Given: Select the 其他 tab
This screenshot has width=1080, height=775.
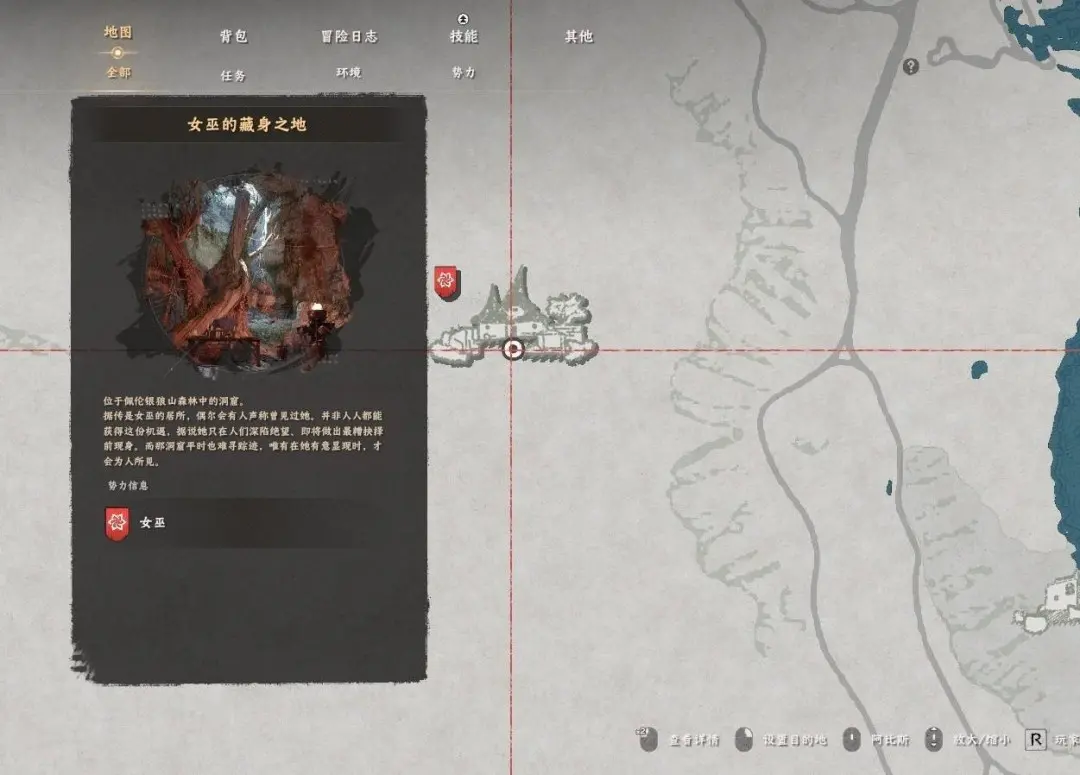Looking at the screenshot, I should coord(579,36).
